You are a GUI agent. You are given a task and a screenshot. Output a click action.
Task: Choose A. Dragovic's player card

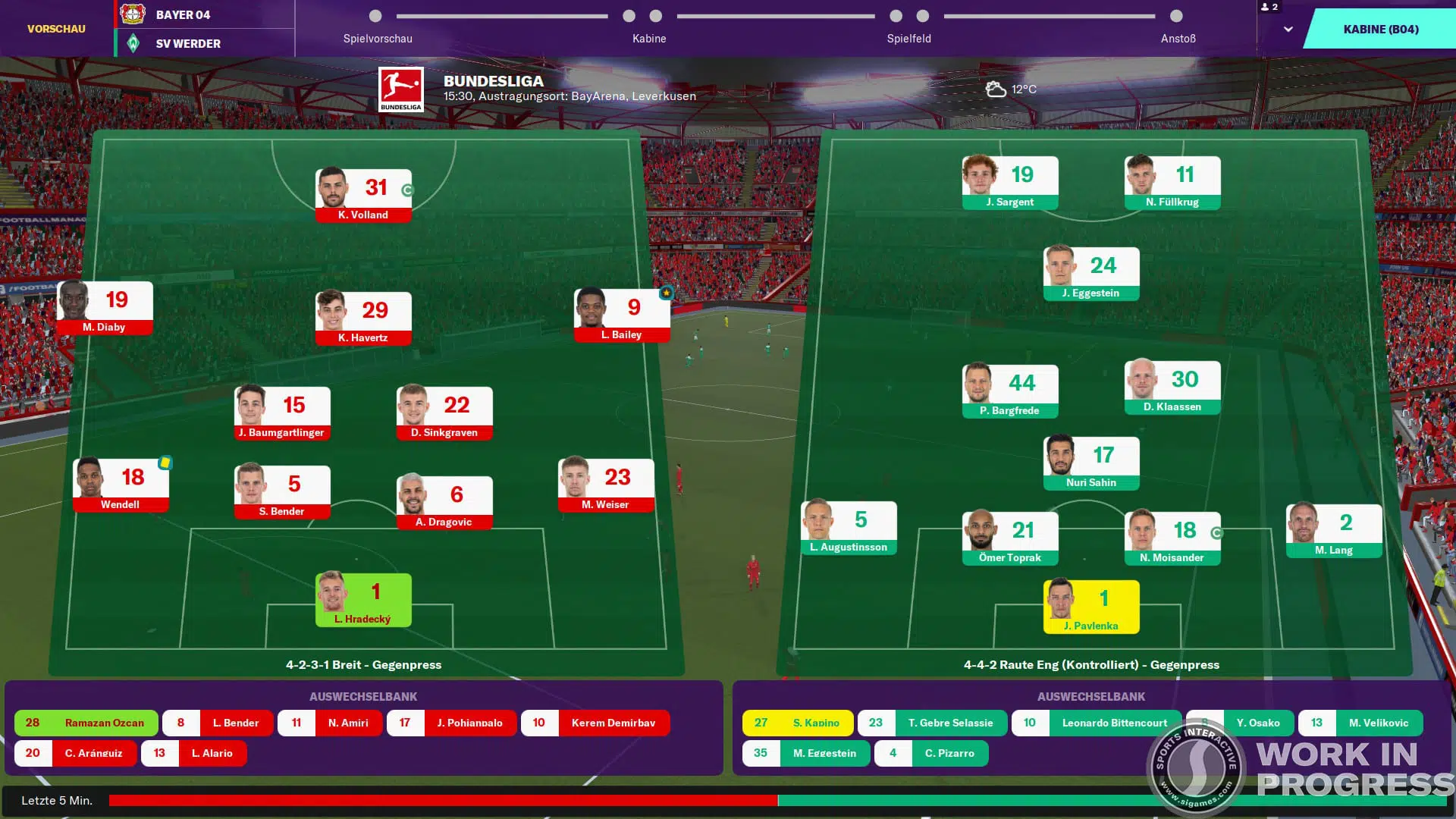444,502
